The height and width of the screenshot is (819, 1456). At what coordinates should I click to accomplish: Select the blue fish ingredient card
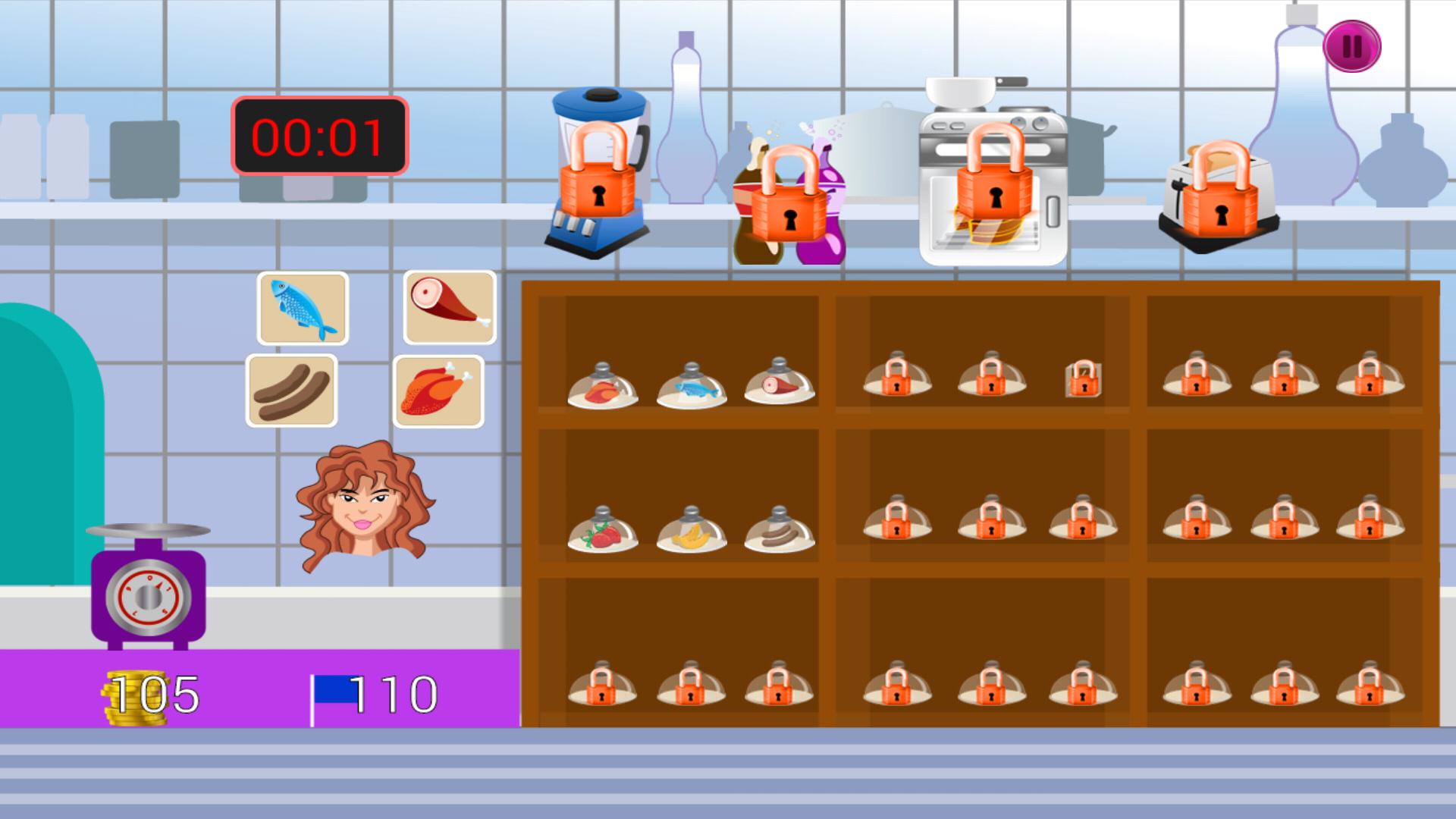[x=302, y=309]
